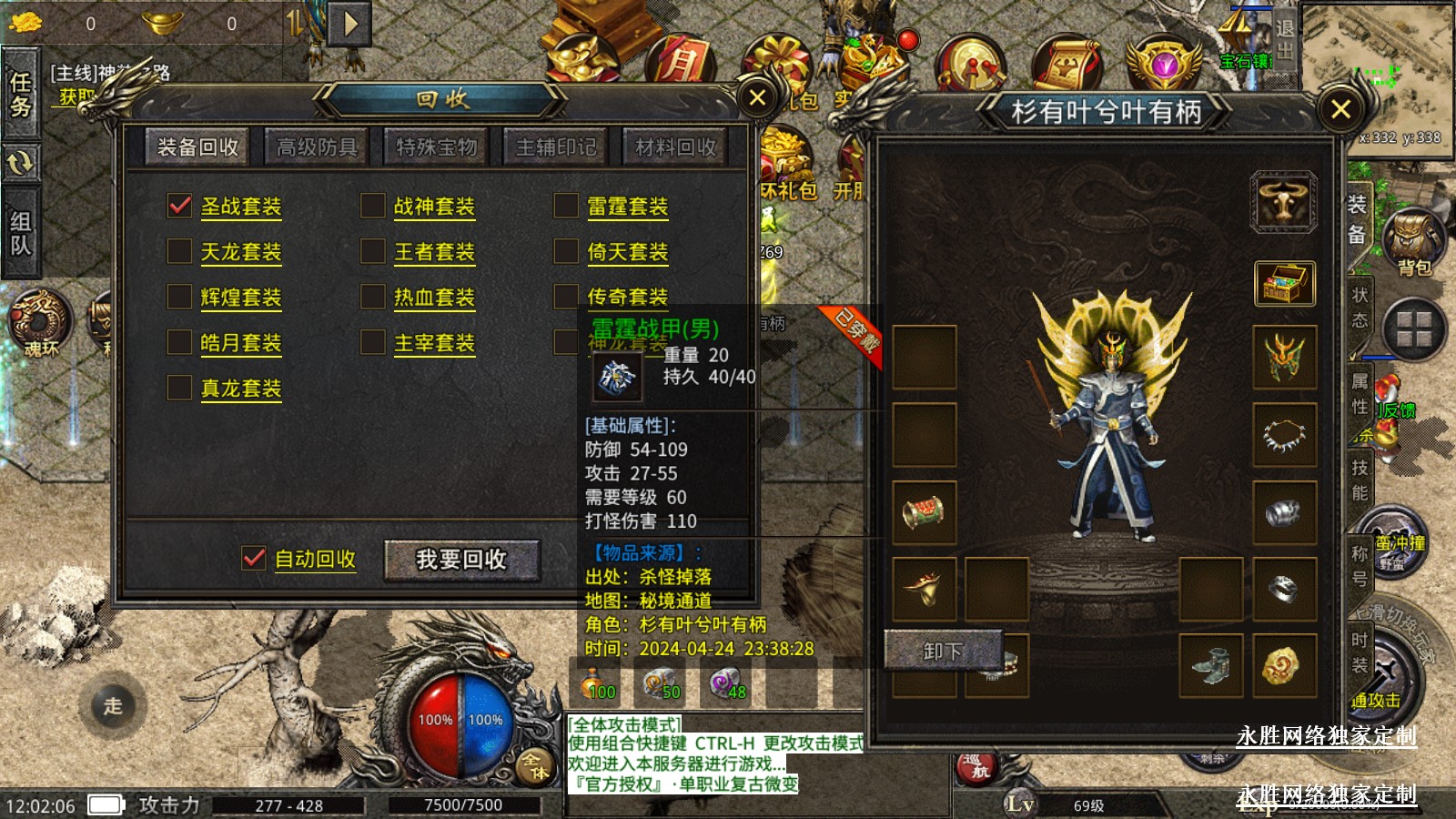
Task: Open the 任务 quest side tab
Action: 20,95
